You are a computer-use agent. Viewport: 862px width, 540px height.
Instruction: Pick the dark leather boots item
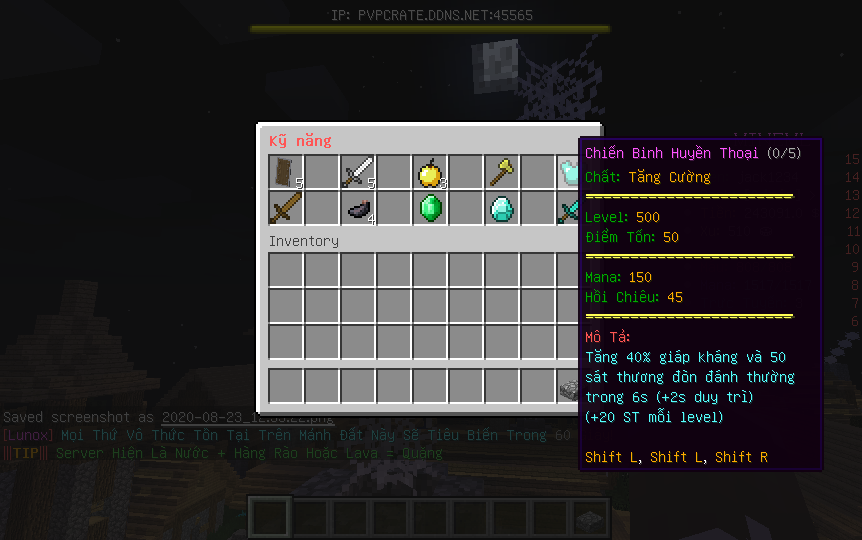click(358, 209)
